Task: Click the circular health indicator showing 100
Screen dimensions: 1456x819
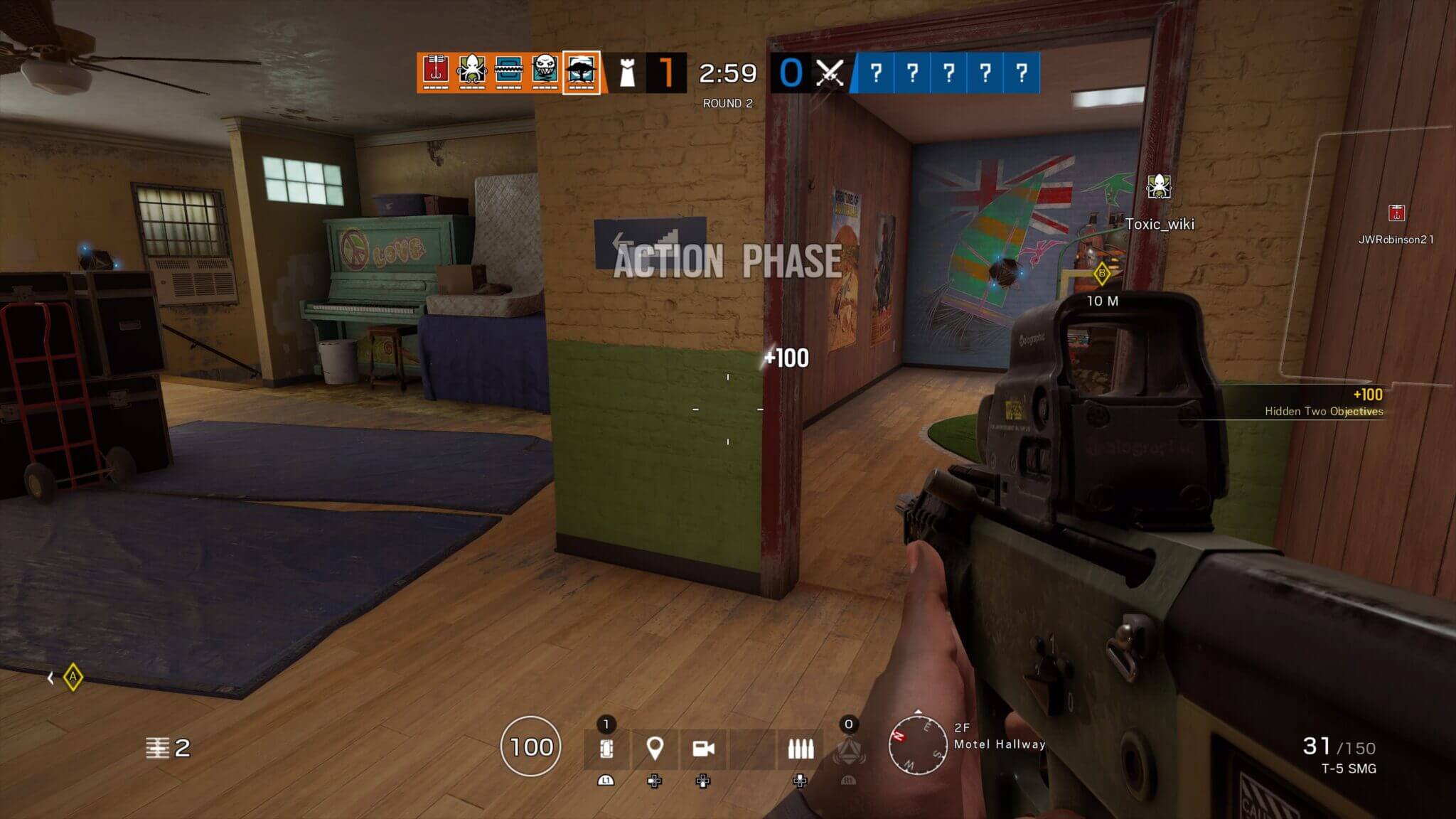Action: click(x=530, y=746)
